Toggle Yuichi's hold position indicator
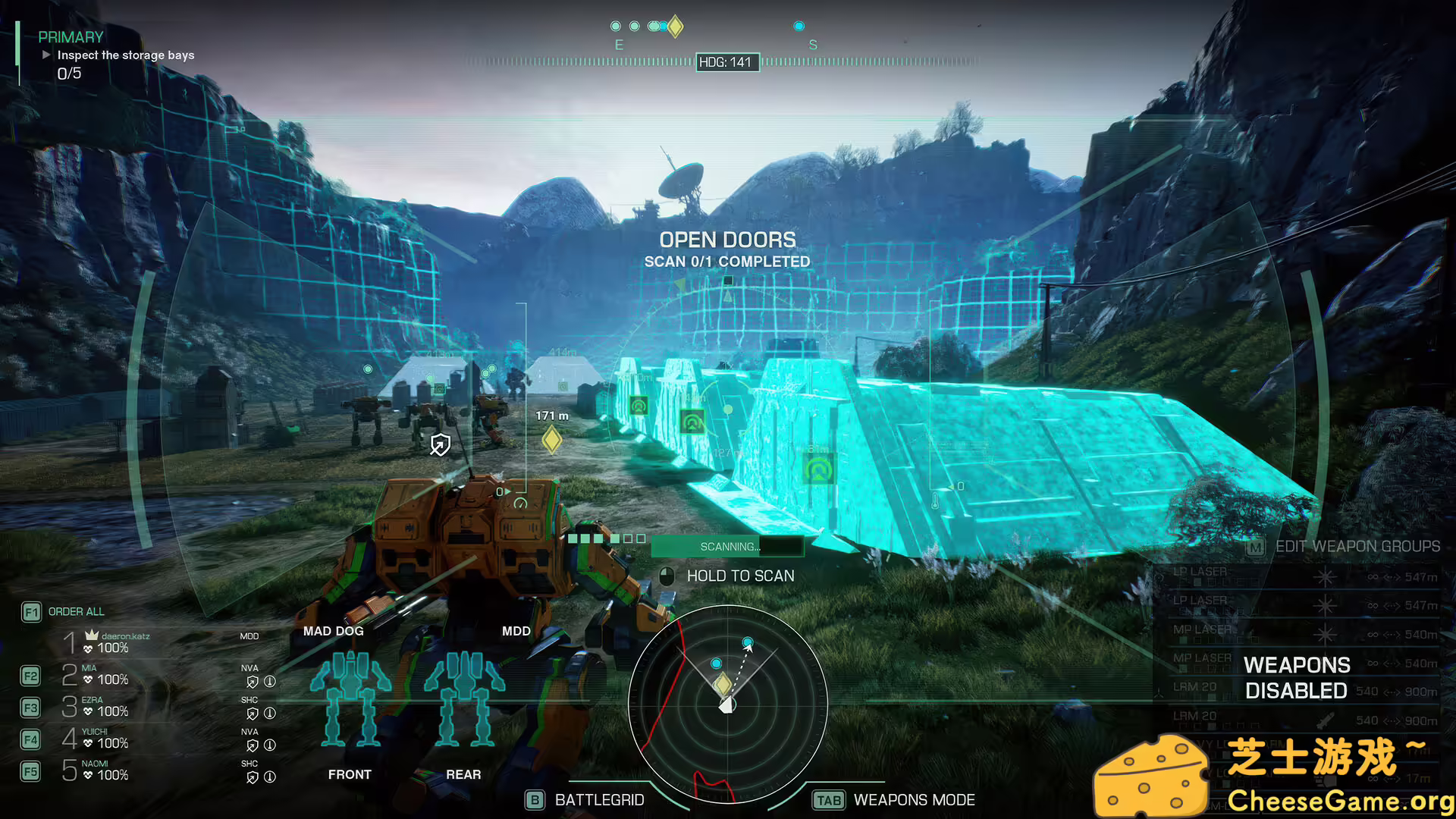The image size is (1456, 819). (270, 745)
